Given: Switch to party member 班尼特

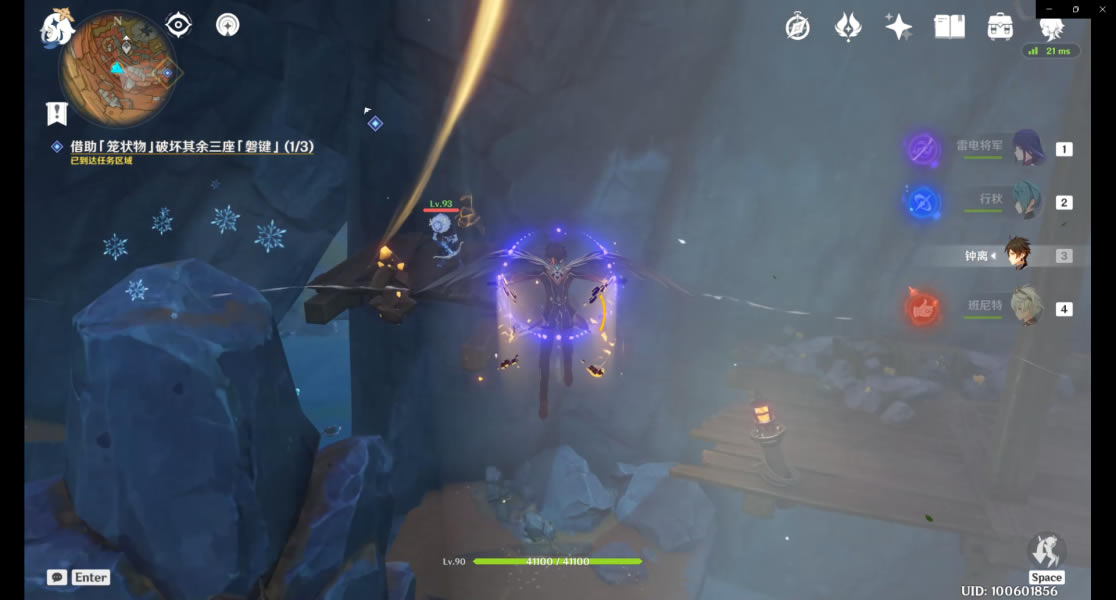Looking at the screenshot, I should [x=1027, y=308].
